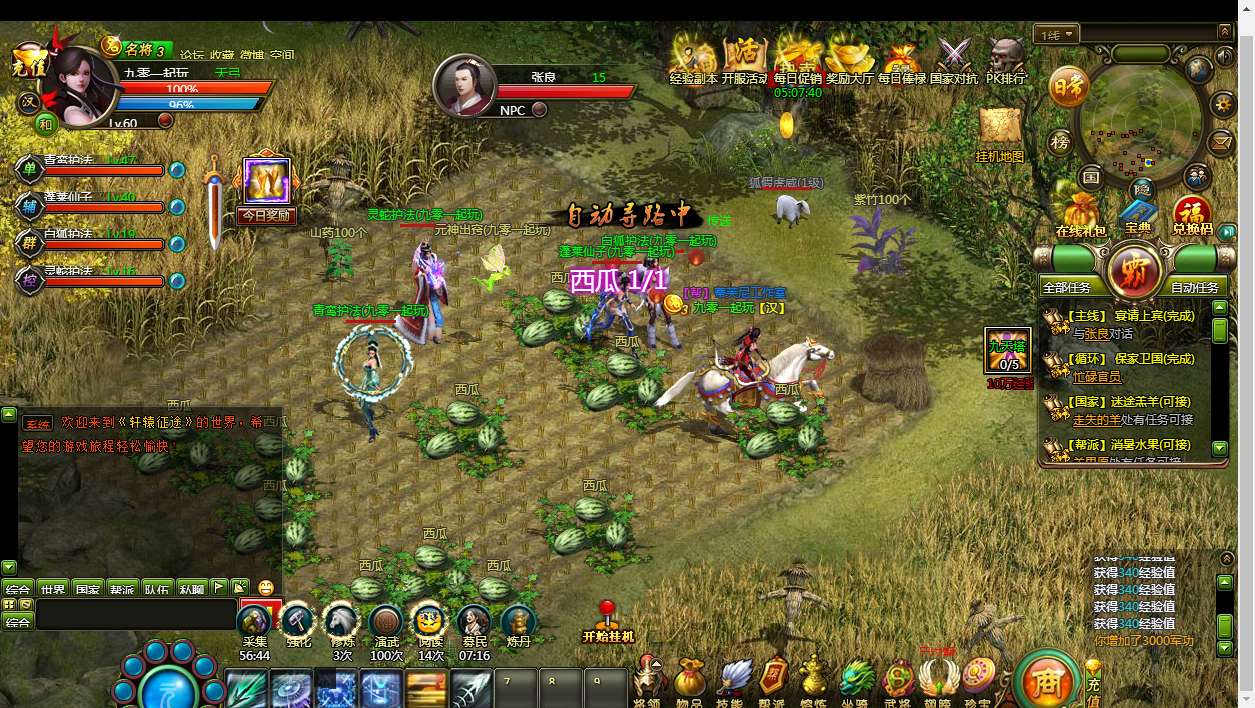Open the 物品 inventory bag
Screen dimensions: 1255x708
(689, 678)
